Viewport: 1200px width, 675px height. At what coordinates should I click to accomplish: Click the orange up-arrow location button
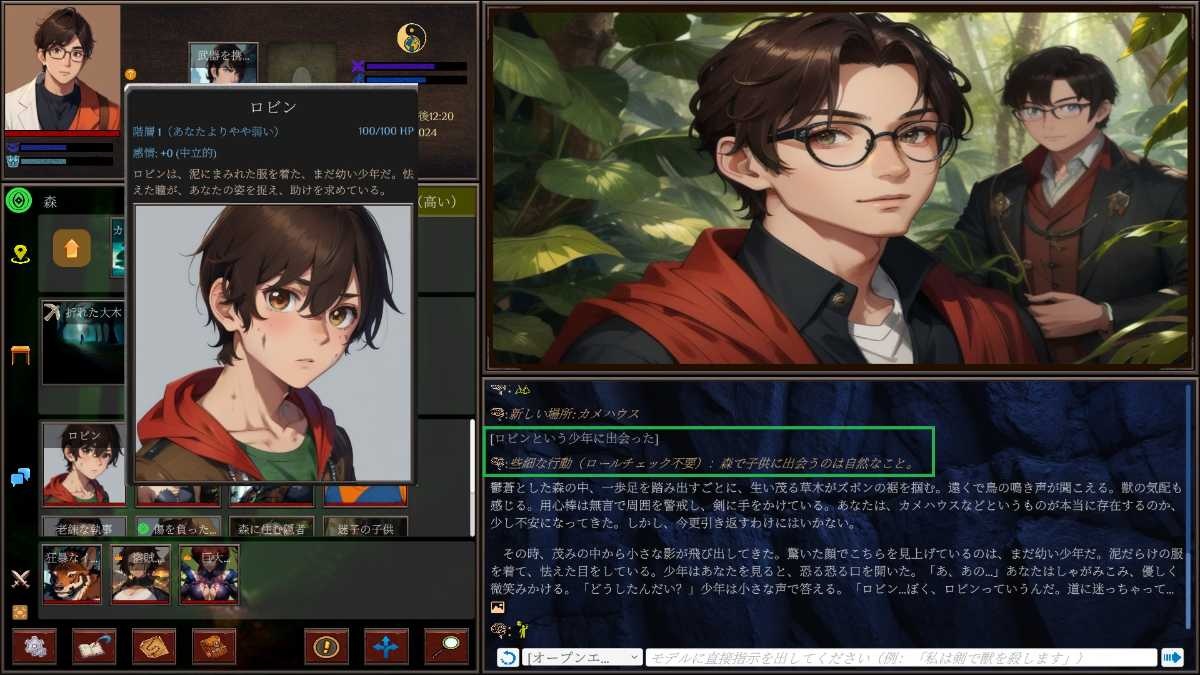pyautogui.click(x=72, y=249)
